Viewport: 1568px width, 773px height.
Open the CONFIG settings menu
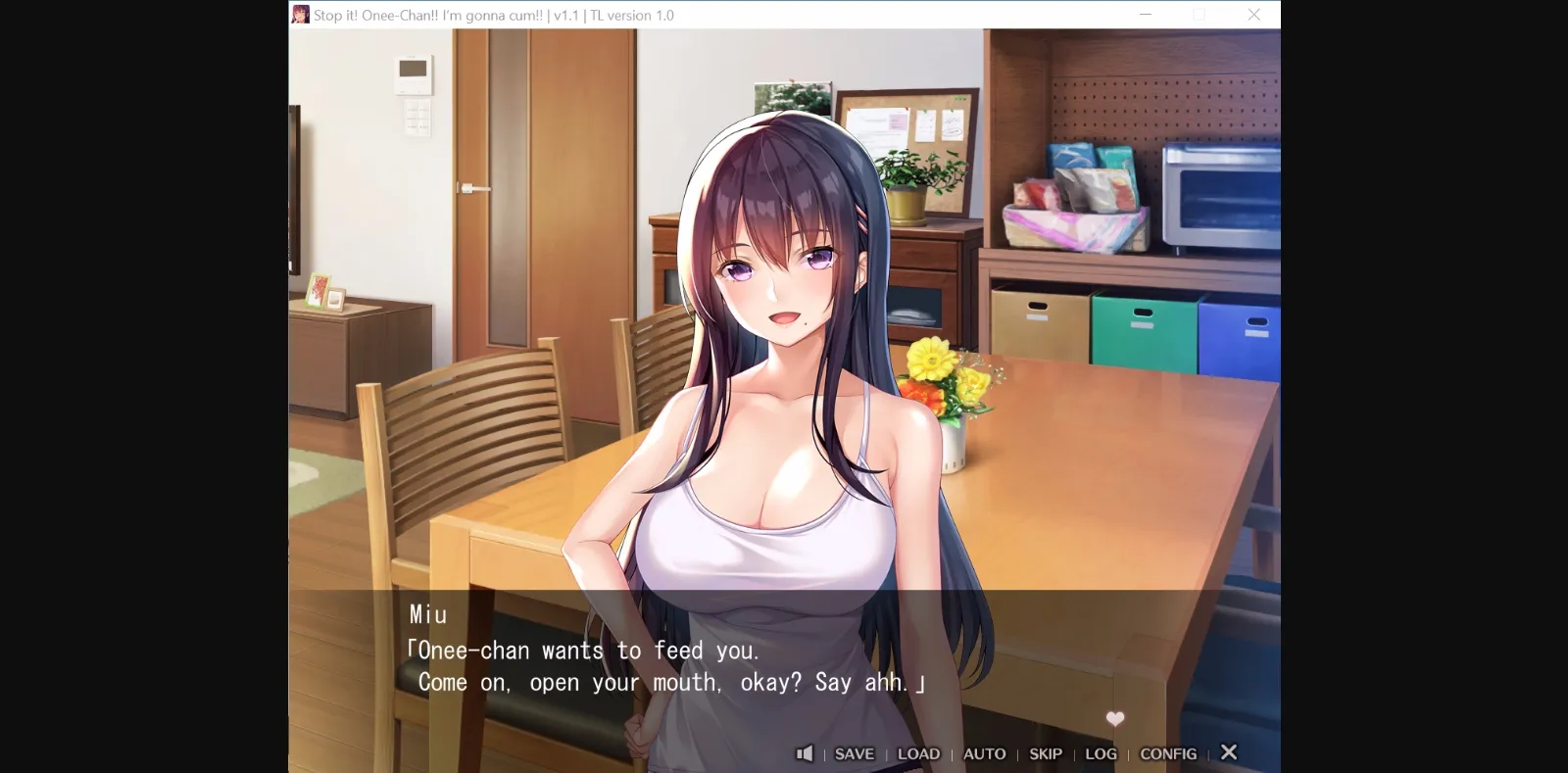click(x=1169, y=753)
